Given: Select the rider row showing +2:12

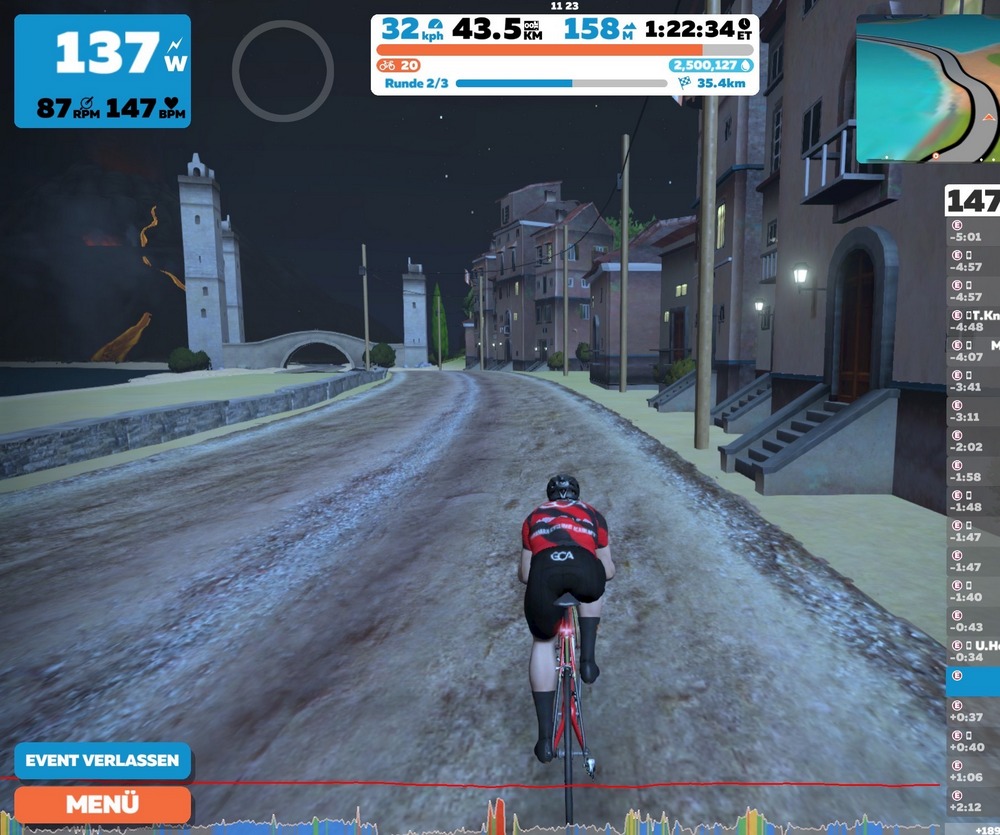Looking at the screenshot, I should click(973, 801).
